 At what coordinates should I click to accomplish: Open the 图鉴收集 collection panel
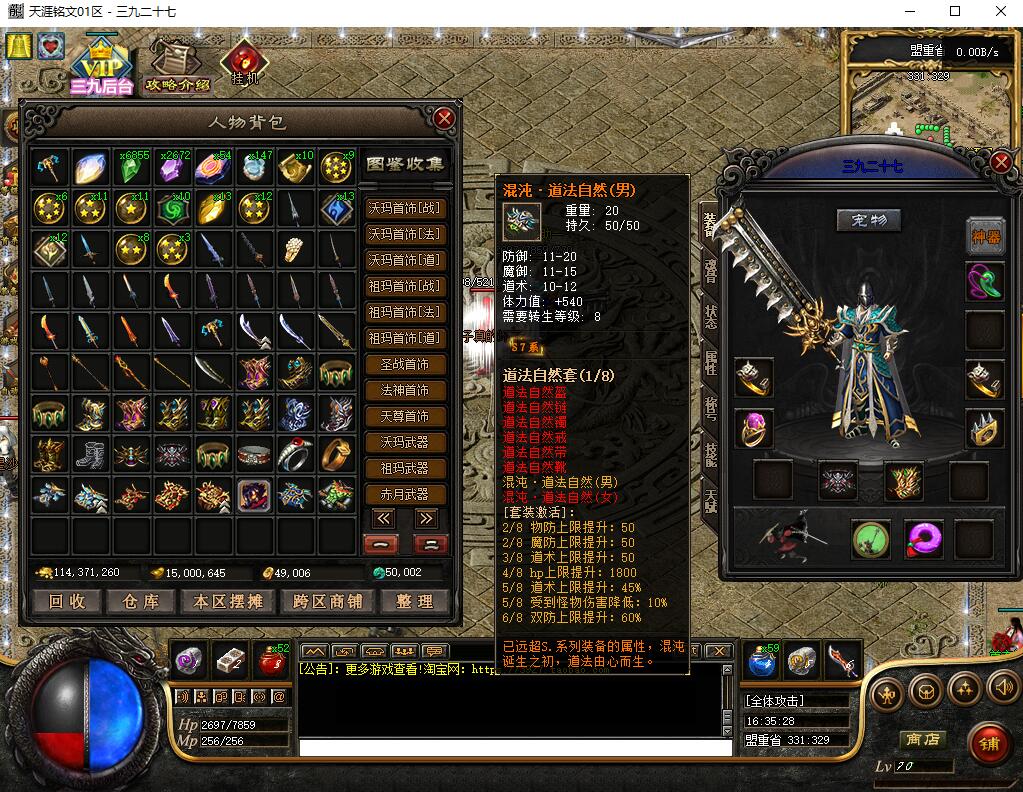(405, 164)
